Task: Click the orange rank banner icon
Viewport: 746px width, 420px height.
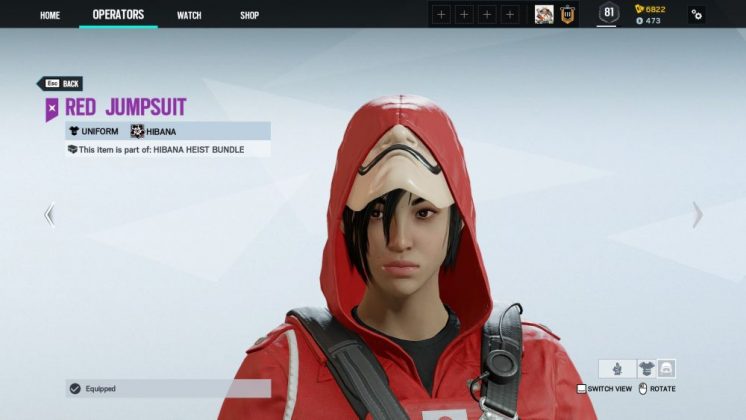Action: [567, 14]
